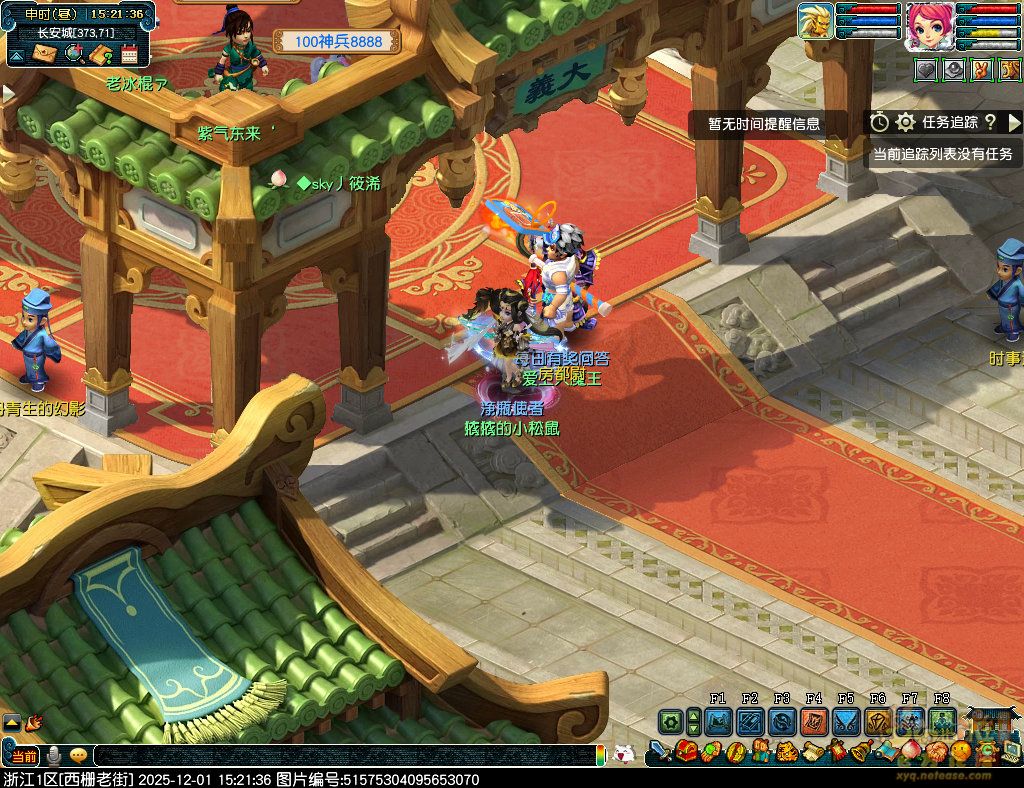Screen dimensions: 1024x788
Task: Select the golden lion pet portrait
Action: (x=816, y=21)
